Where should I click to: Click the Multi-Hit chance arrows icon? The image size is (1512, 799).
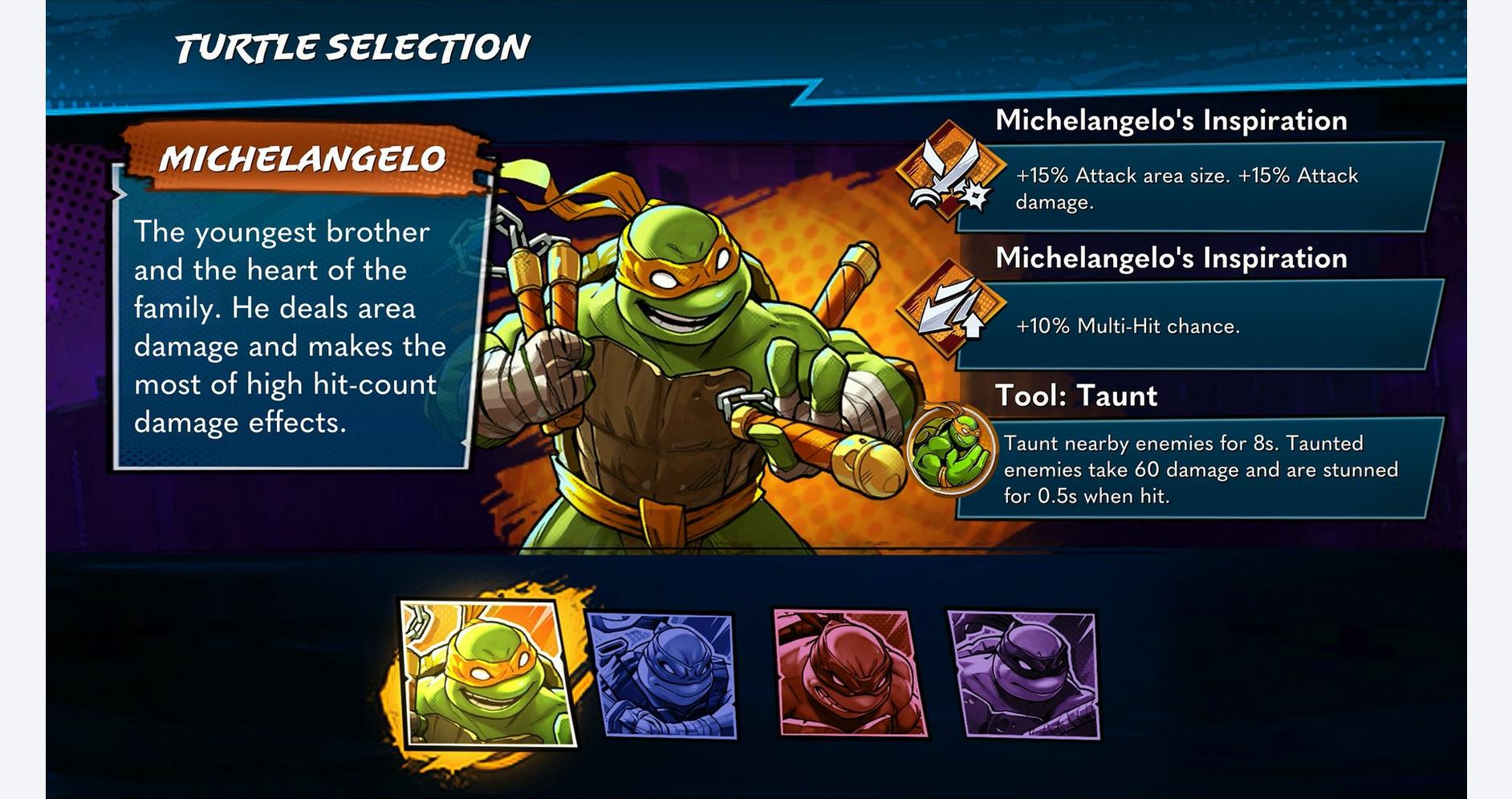click(950, 310)
